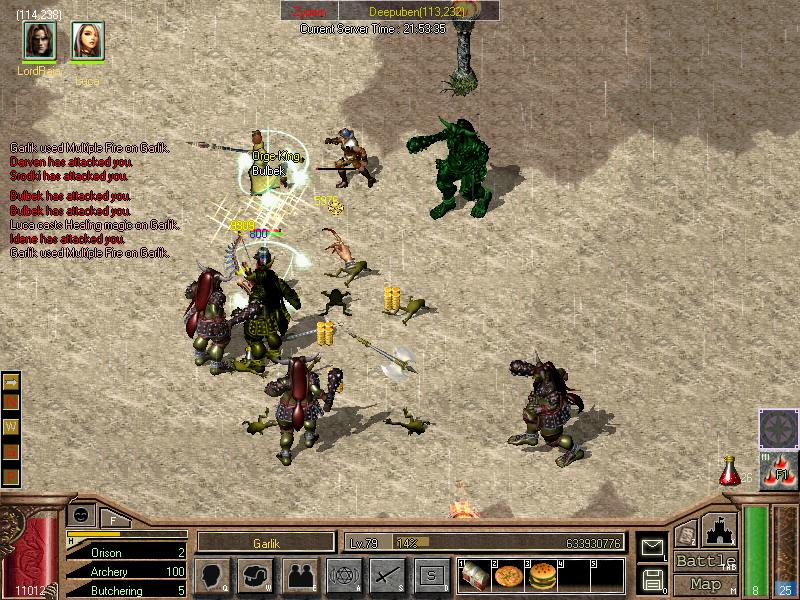The height and width of the screenshot is (600, 800).
Task: Open the Map button
Action: click(705, 584)
